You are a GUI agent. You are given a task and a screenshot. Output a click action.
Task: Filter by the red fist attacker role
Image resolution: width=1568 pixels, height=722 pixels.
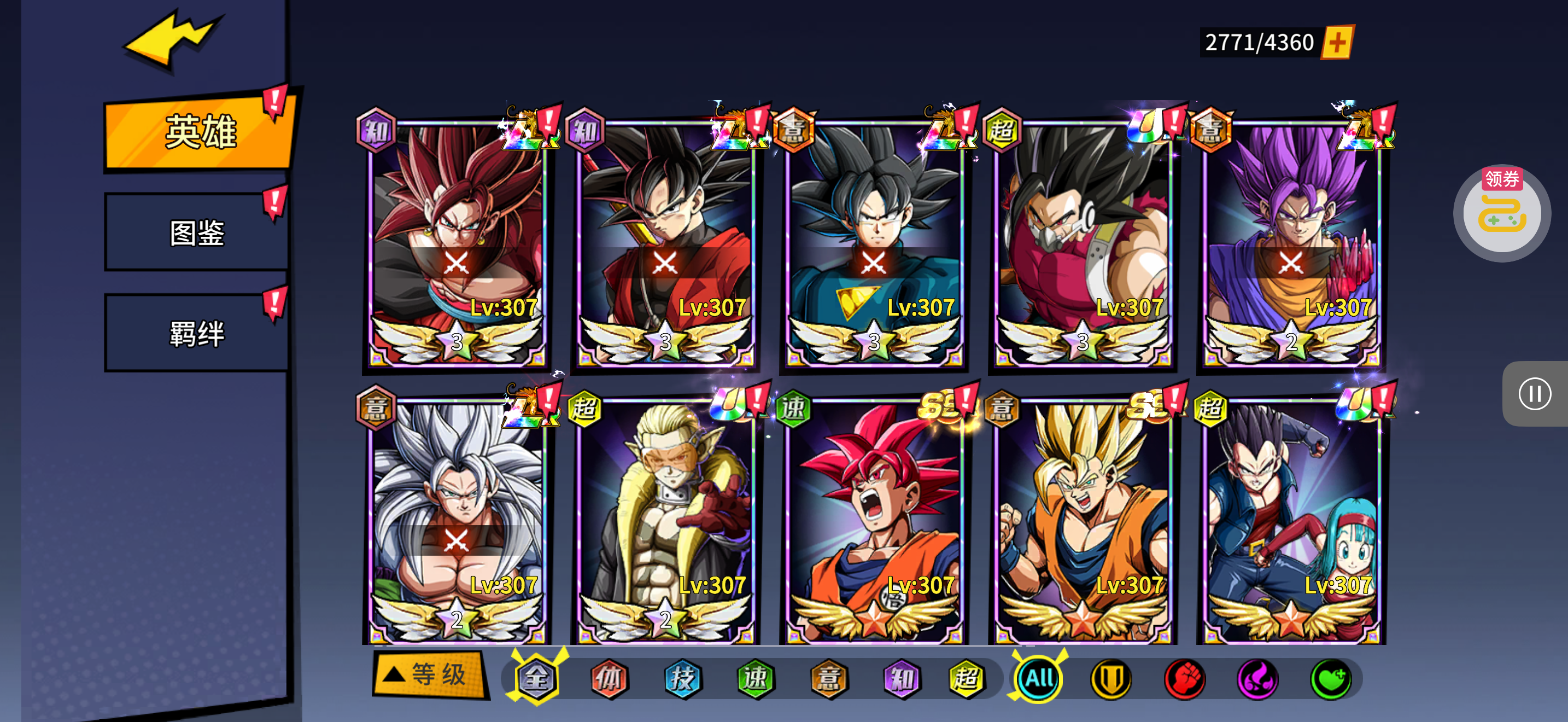pyautogui.click(x=1185, y=678)
